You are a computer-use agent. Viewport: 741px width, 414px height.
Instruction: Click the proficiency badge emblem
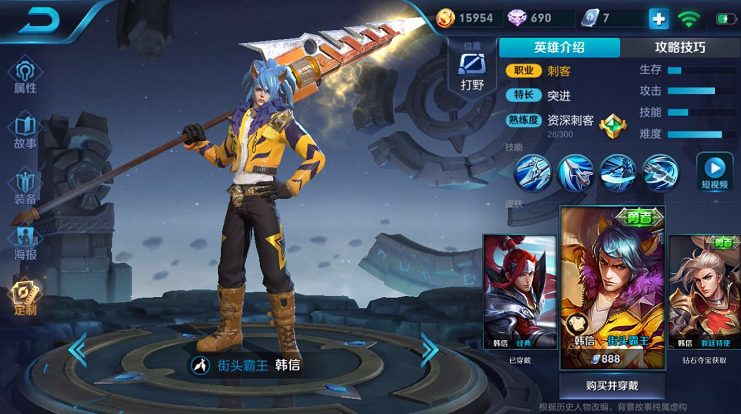[x=612, y=126]
